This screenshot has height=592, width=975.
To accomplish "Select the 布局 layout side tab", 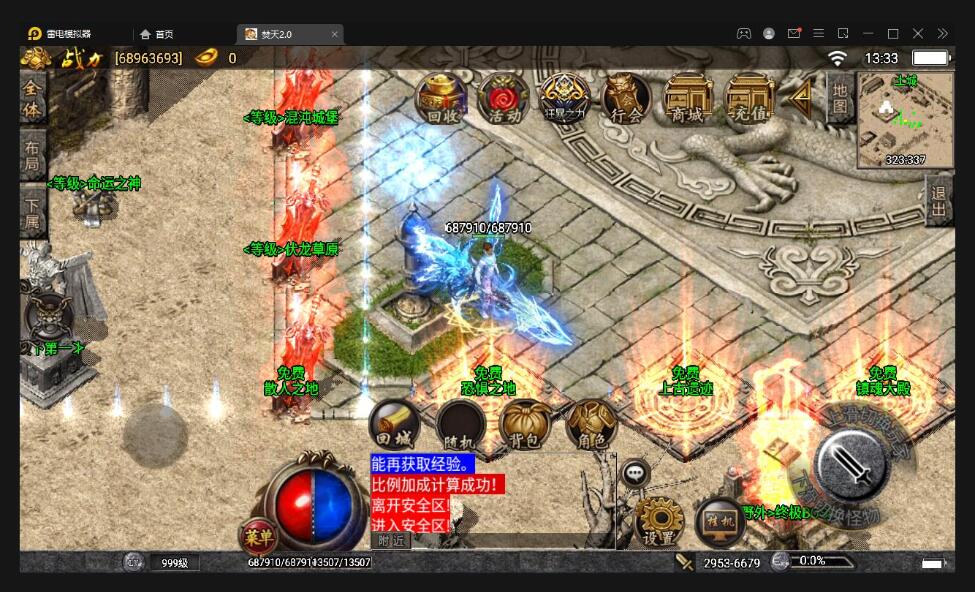I will click(32, 155).
